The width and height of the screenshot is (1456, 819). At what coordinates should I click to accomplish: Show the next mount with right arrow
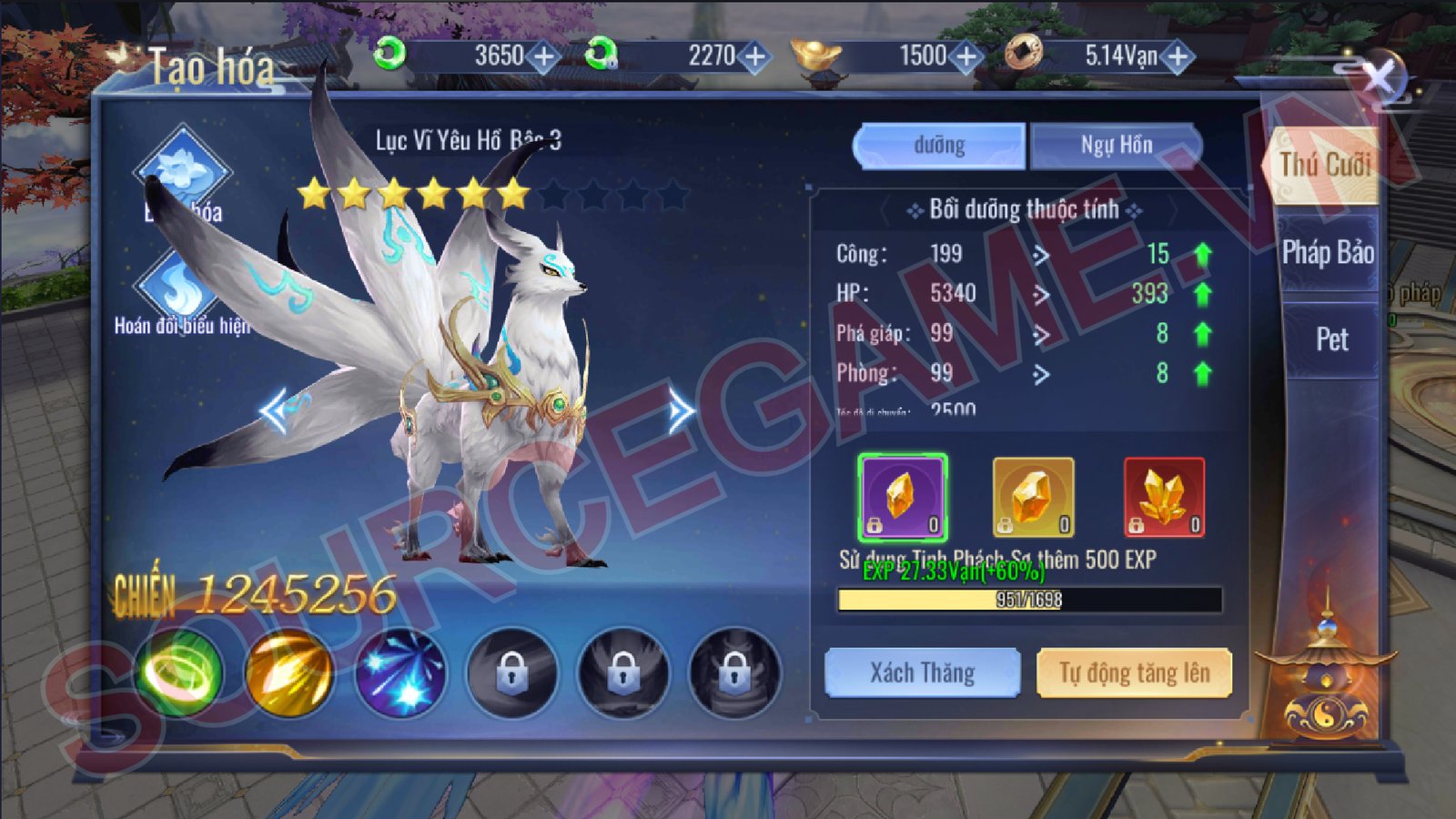681,411
